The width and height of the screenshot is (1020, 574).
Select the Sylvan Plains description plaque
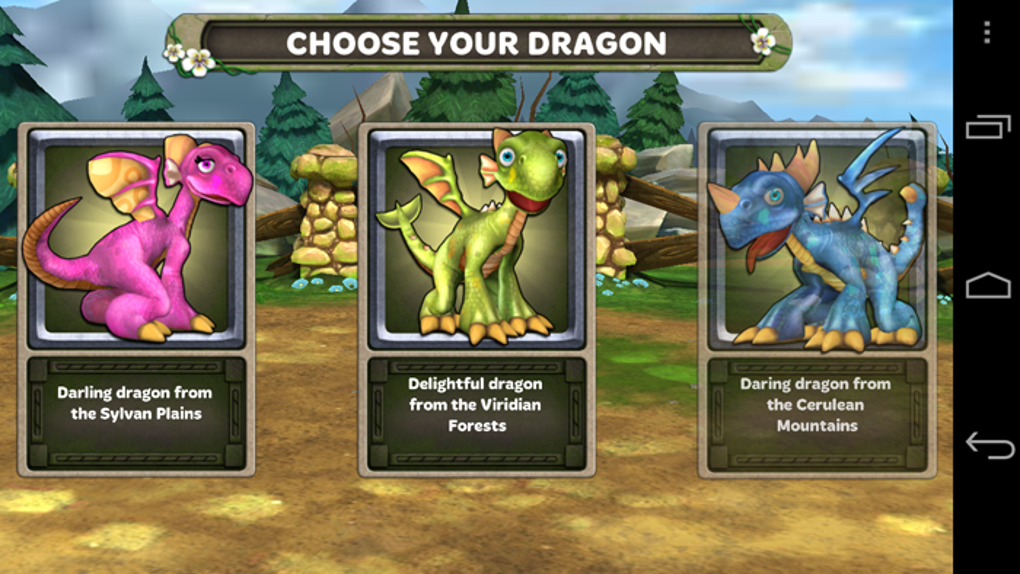[x=136, y=412]
